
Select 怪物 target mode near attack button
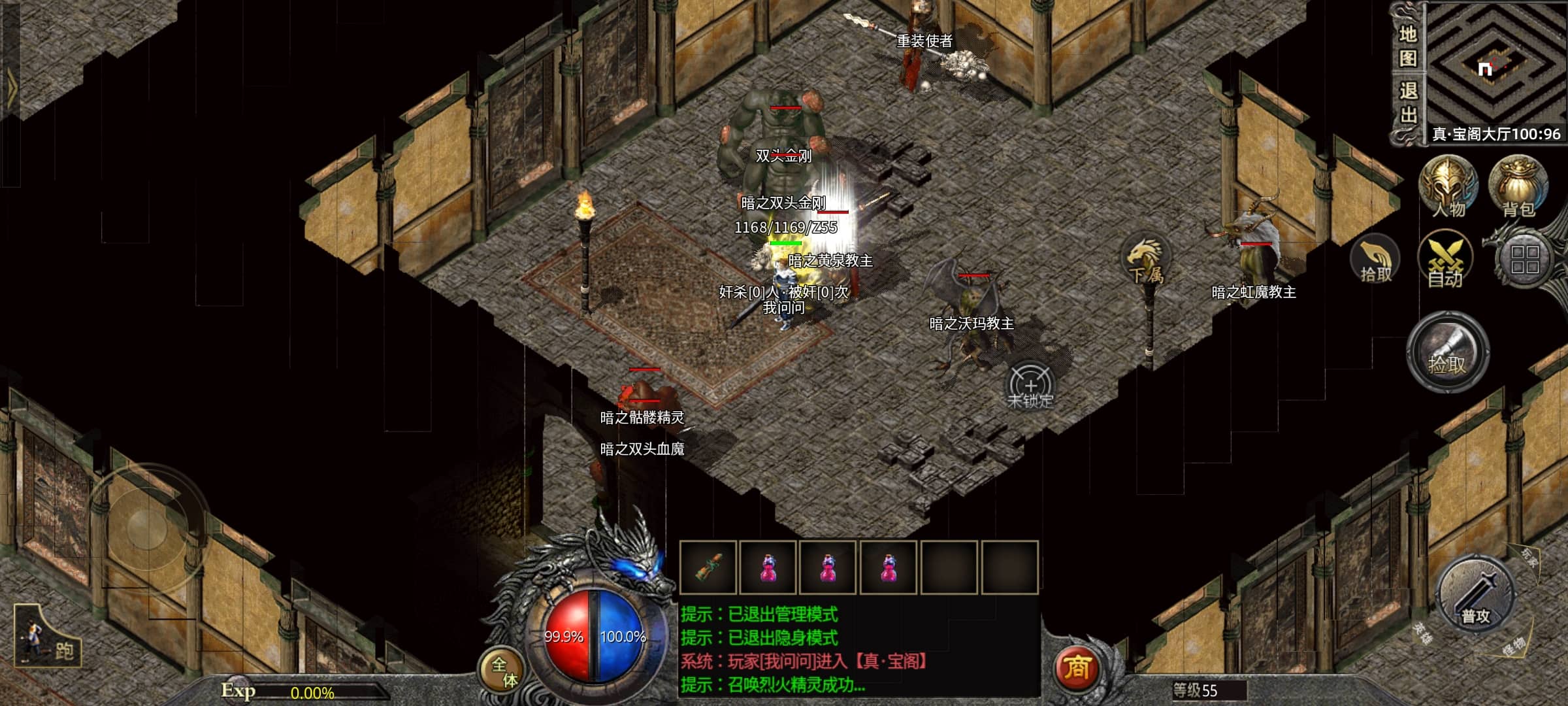point(1513,646)
